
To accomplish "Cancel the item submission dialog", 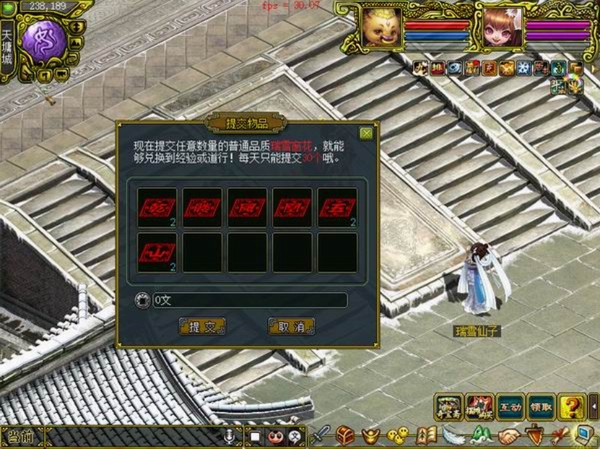I will click(291, 326).
